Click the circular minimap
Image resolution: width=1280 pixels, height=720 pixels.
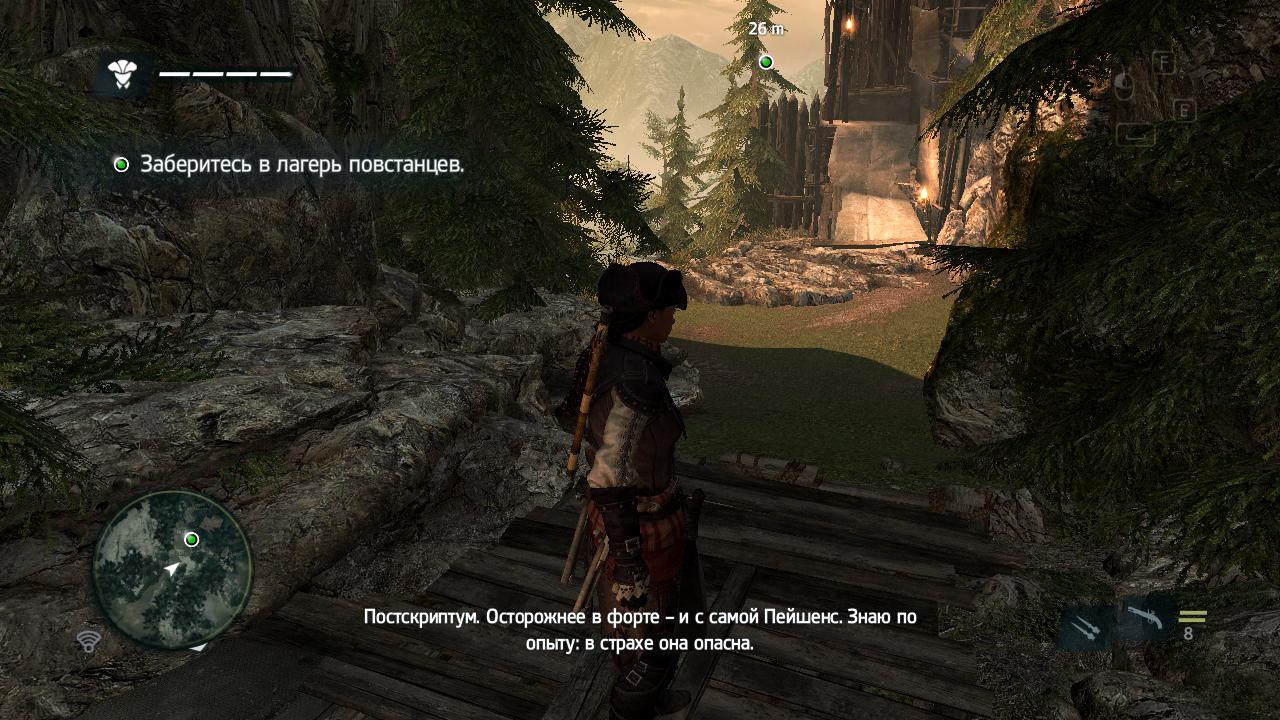tap(171, 570)
